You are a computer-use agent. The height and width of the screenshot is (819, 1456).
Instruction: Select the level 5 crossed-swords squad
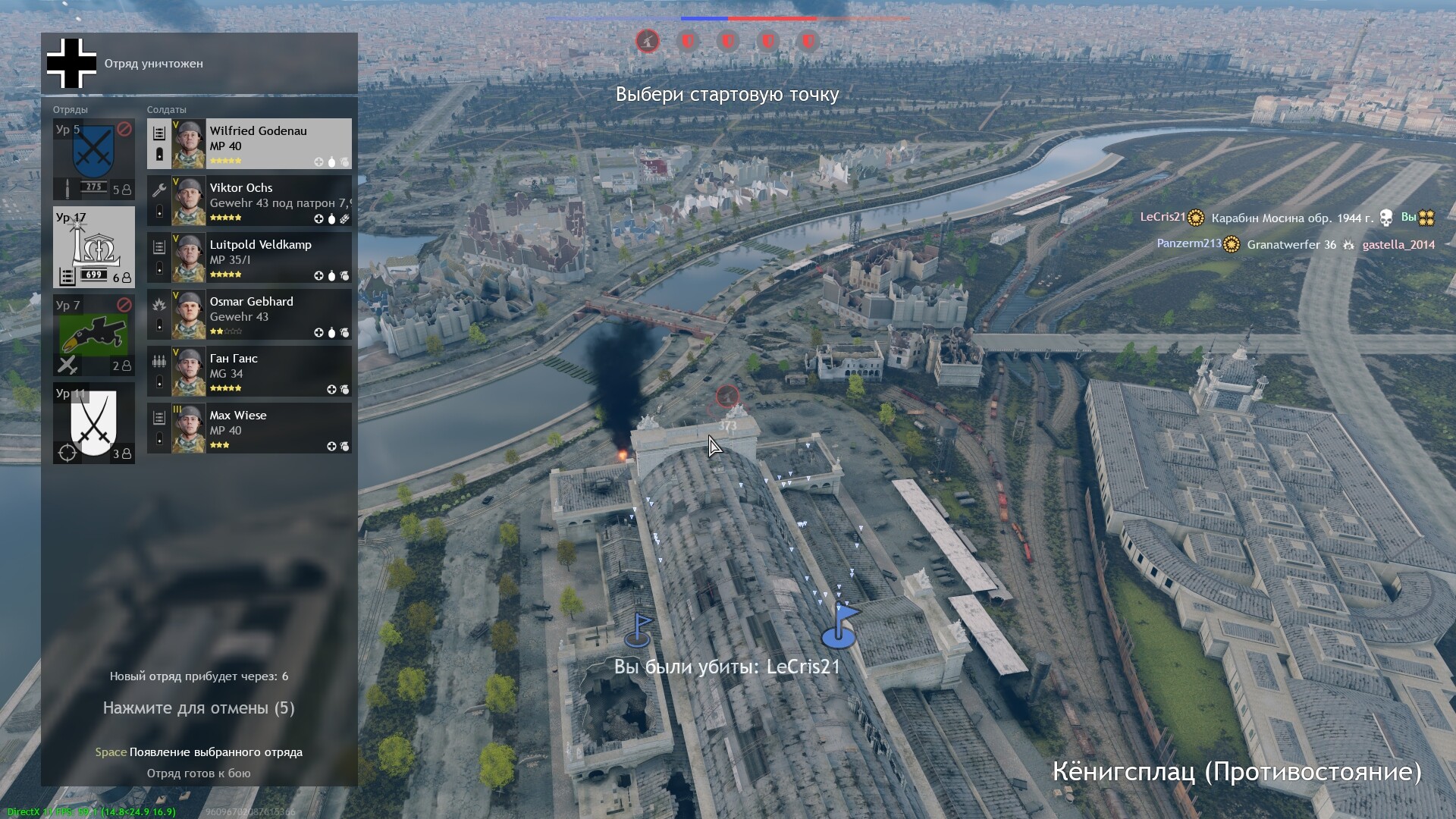click(93, 159)
